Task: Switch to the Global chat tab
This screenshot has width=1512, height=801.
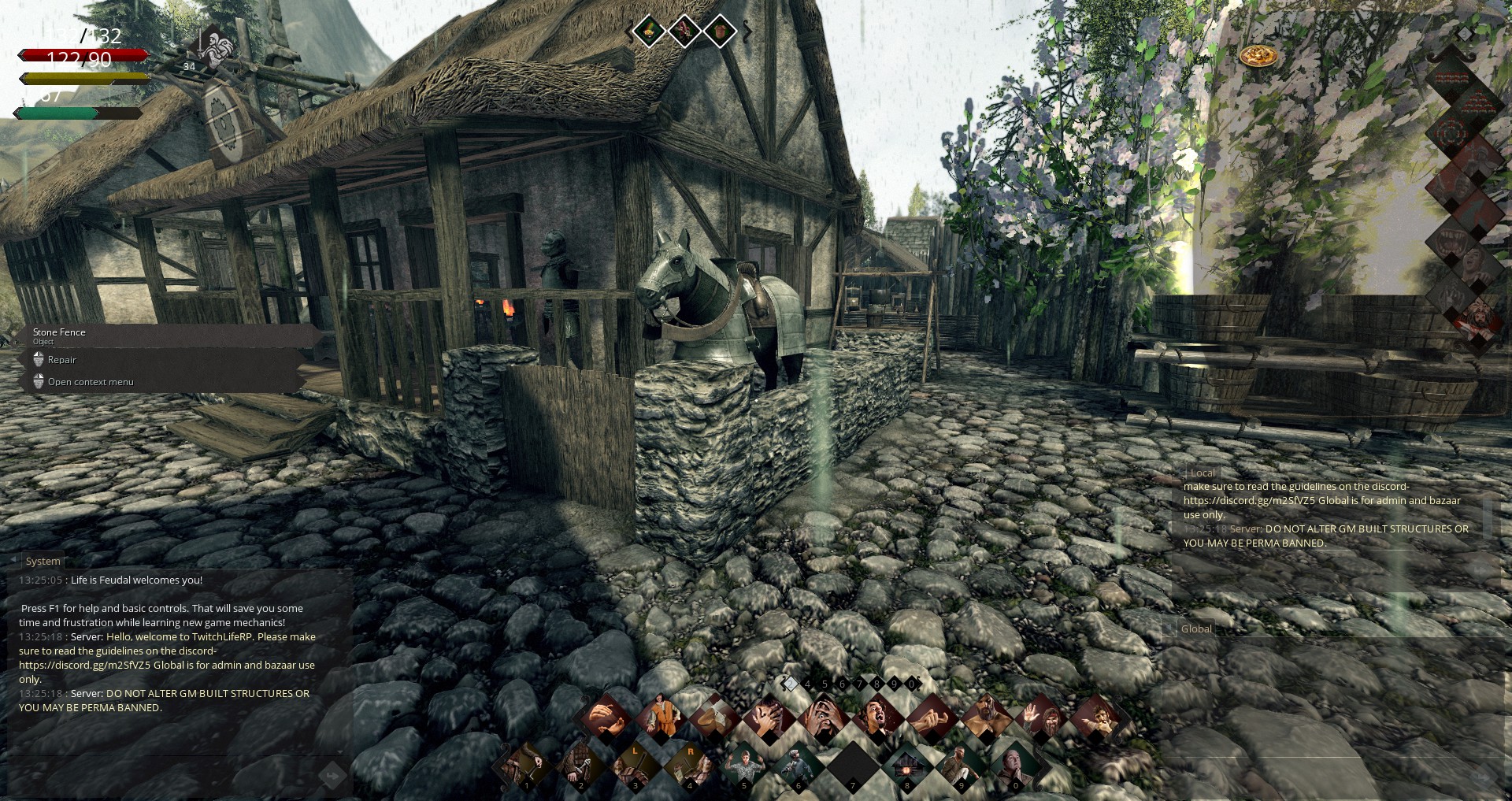Action: pos(1195,629)
